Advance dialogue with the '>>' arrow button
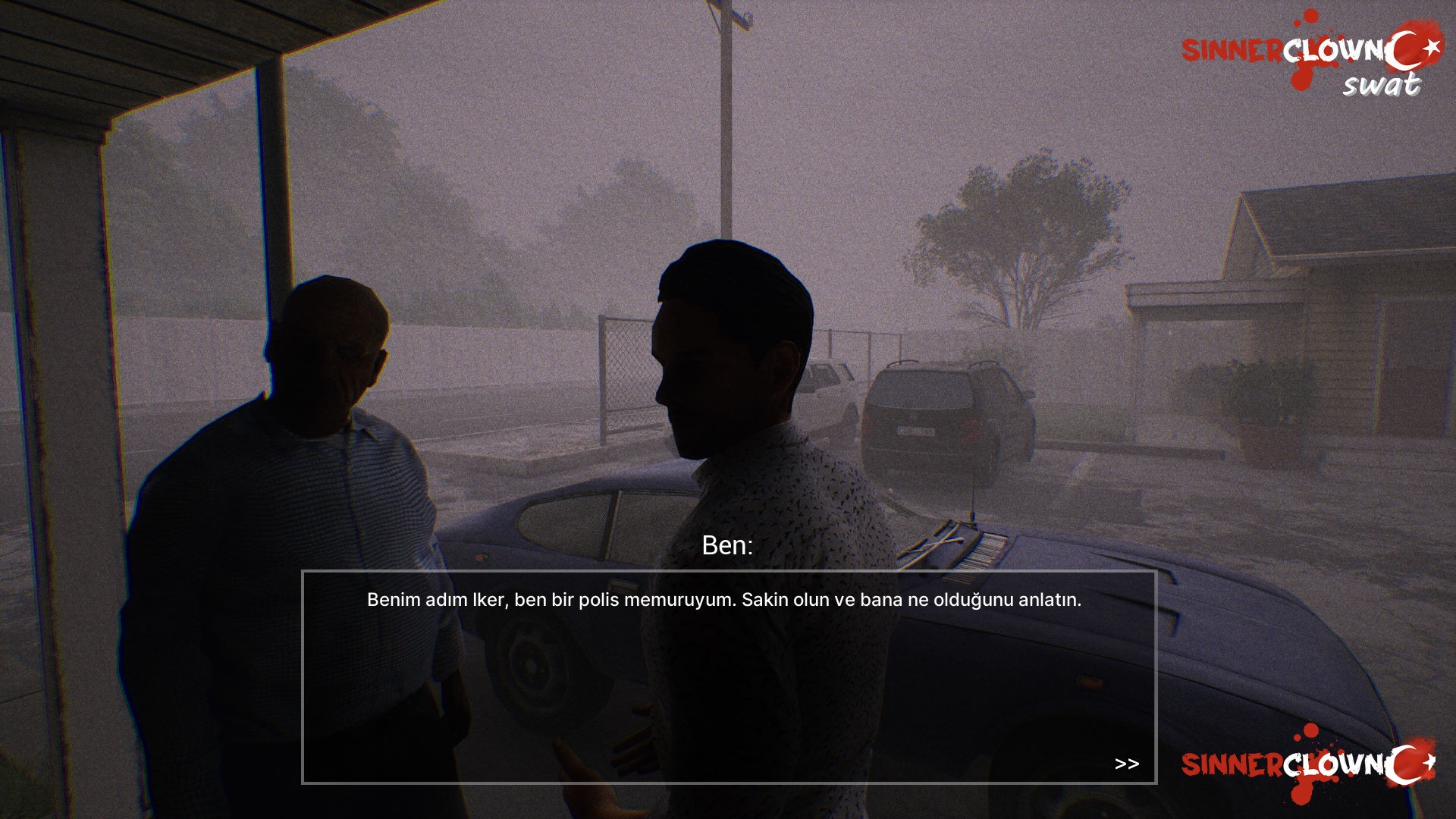1456x819 pixels. [1128, 763]
